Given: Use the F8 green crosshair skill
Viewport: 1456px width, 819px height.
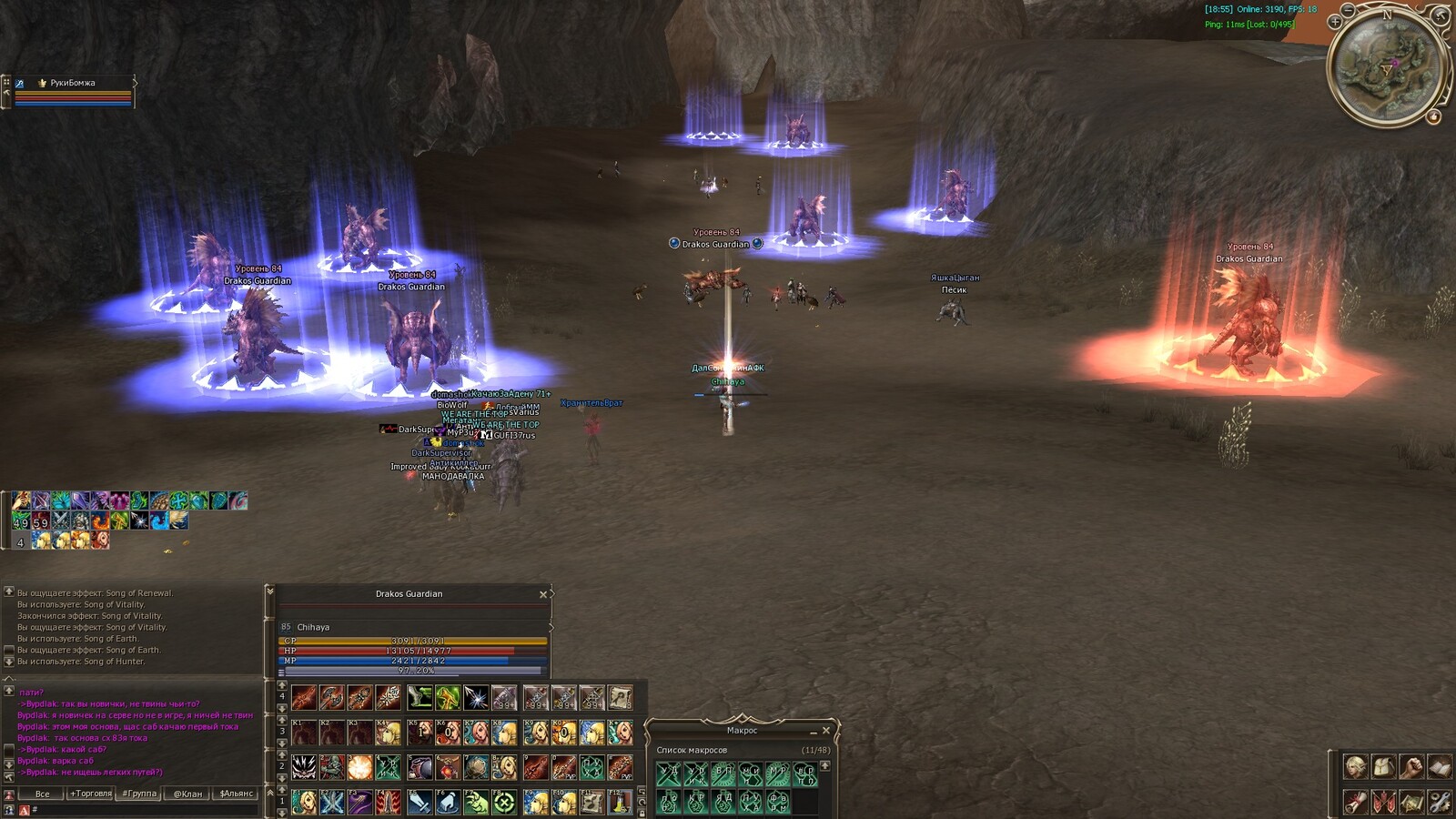Looking at the screenshot, I should (x=504, y=802).
